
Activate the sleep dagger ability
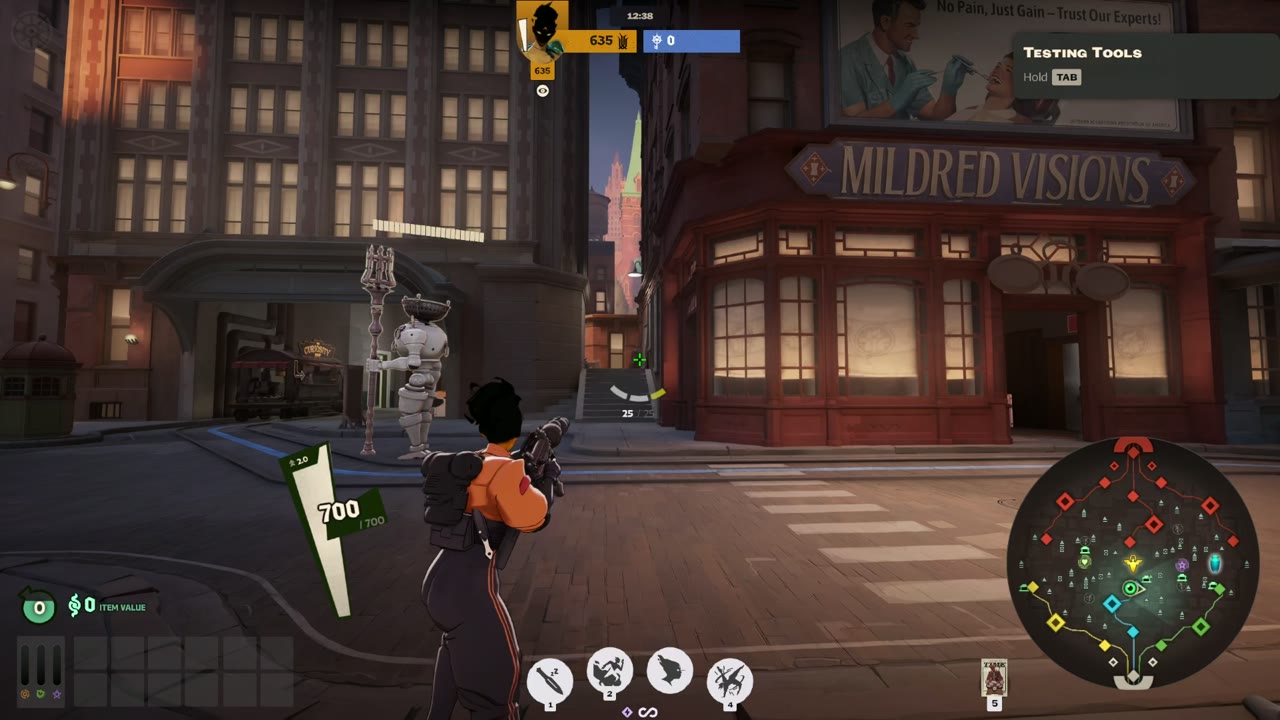pos(549,681)
